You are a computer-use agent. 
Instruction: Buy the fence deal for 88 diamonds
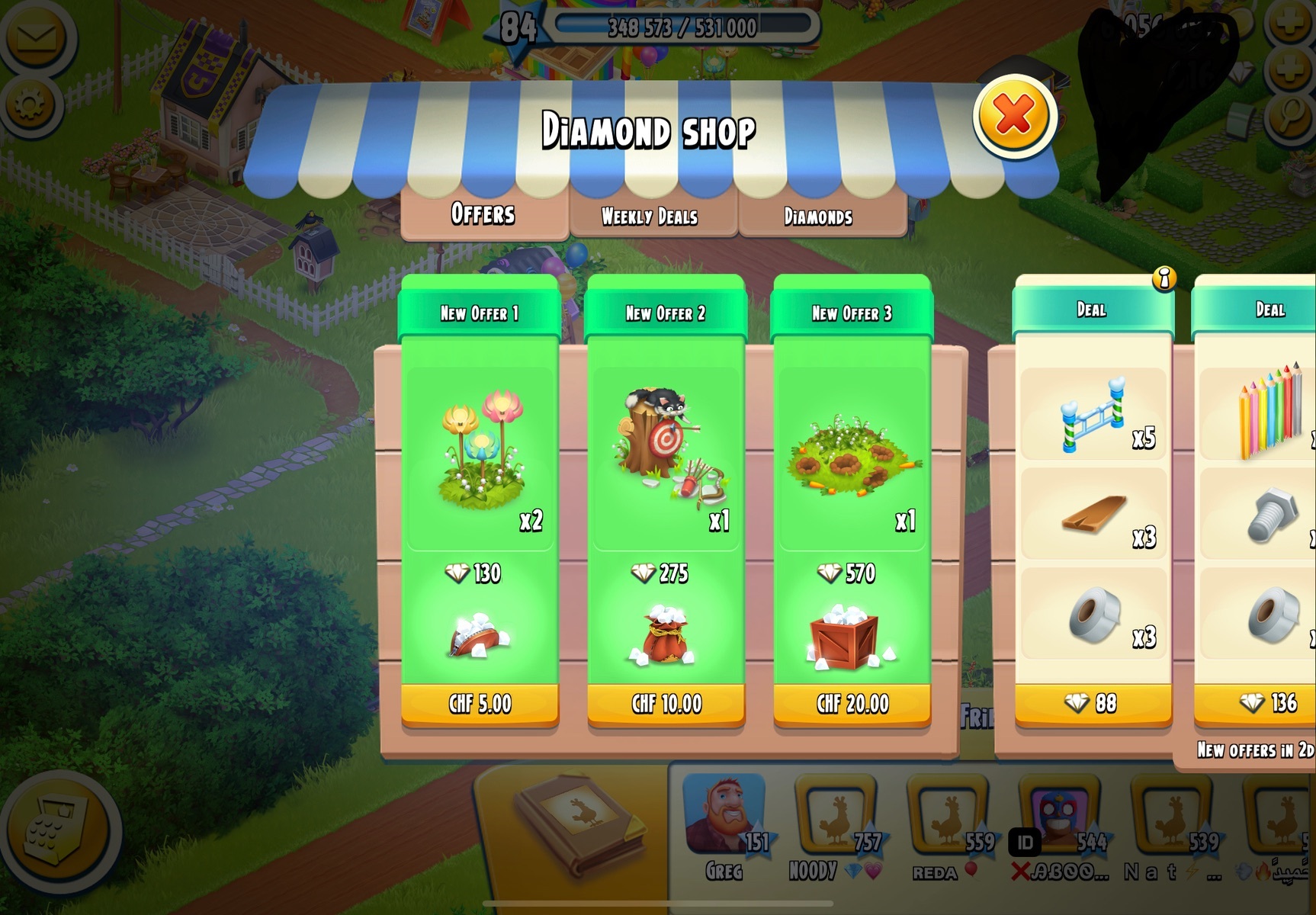click(1092, 703)
